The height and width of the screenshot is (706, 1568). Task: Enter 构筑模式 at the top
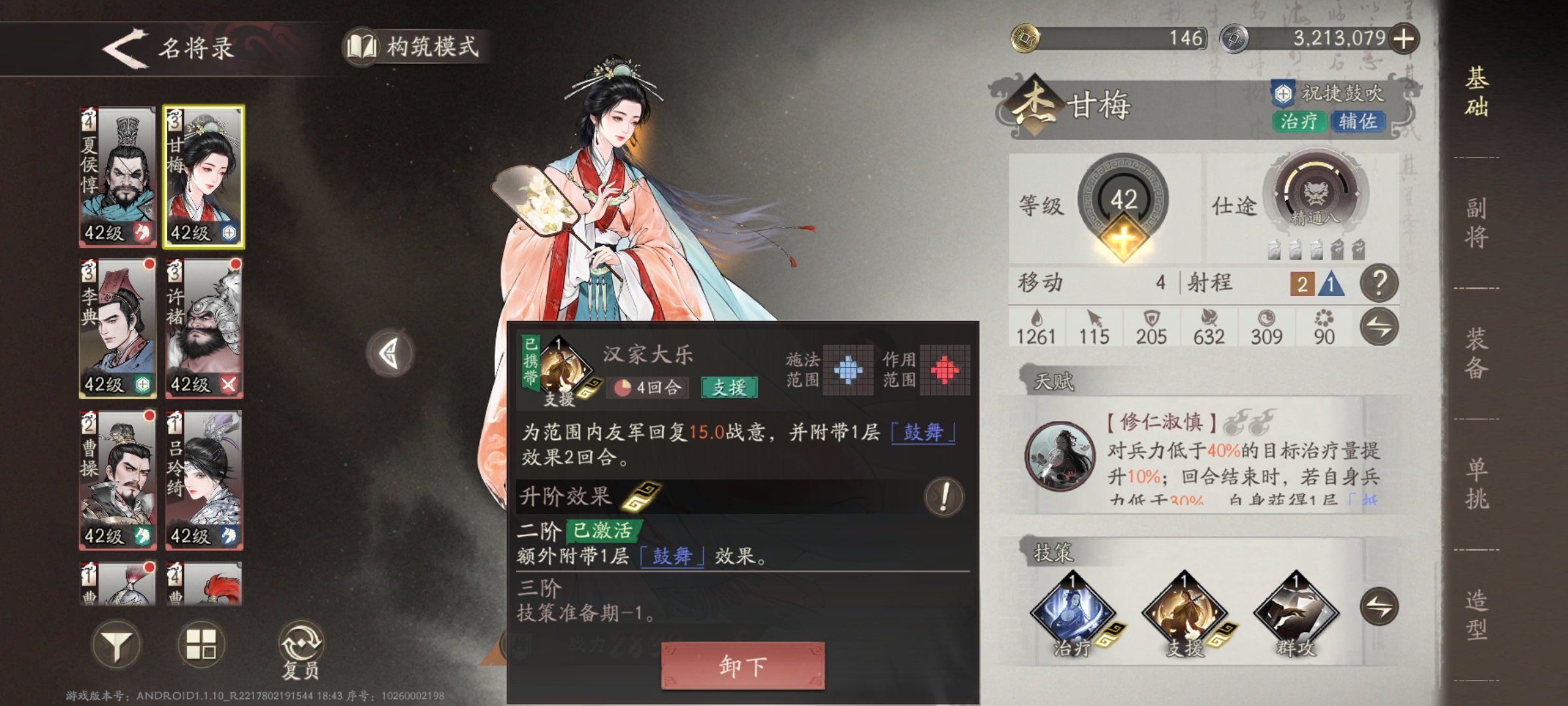419,46
